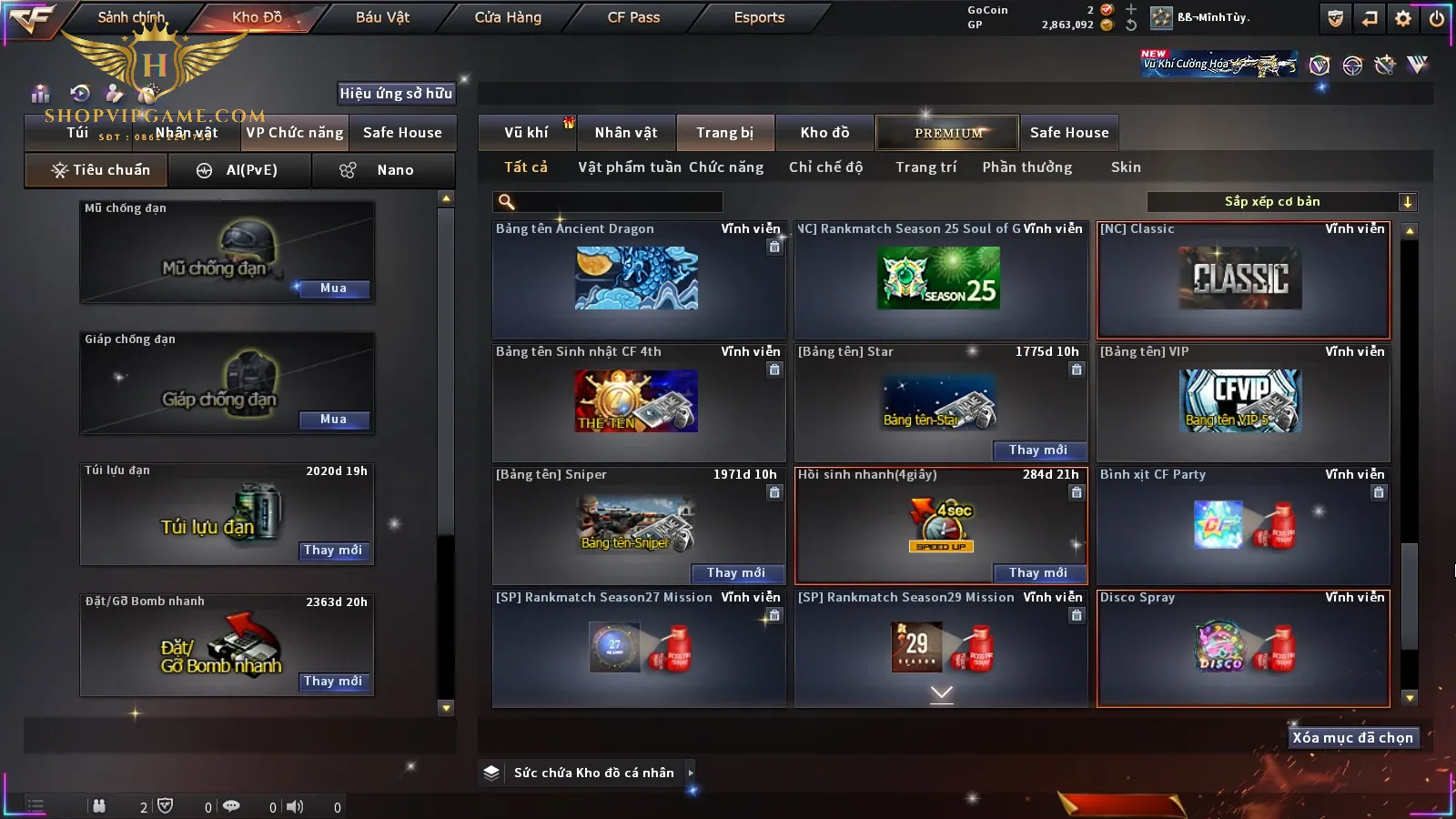The width and height of the screenshot is (1456, 819).
Task: Select the Bảng tên VIP card
Action: [x=1243, y=402]
